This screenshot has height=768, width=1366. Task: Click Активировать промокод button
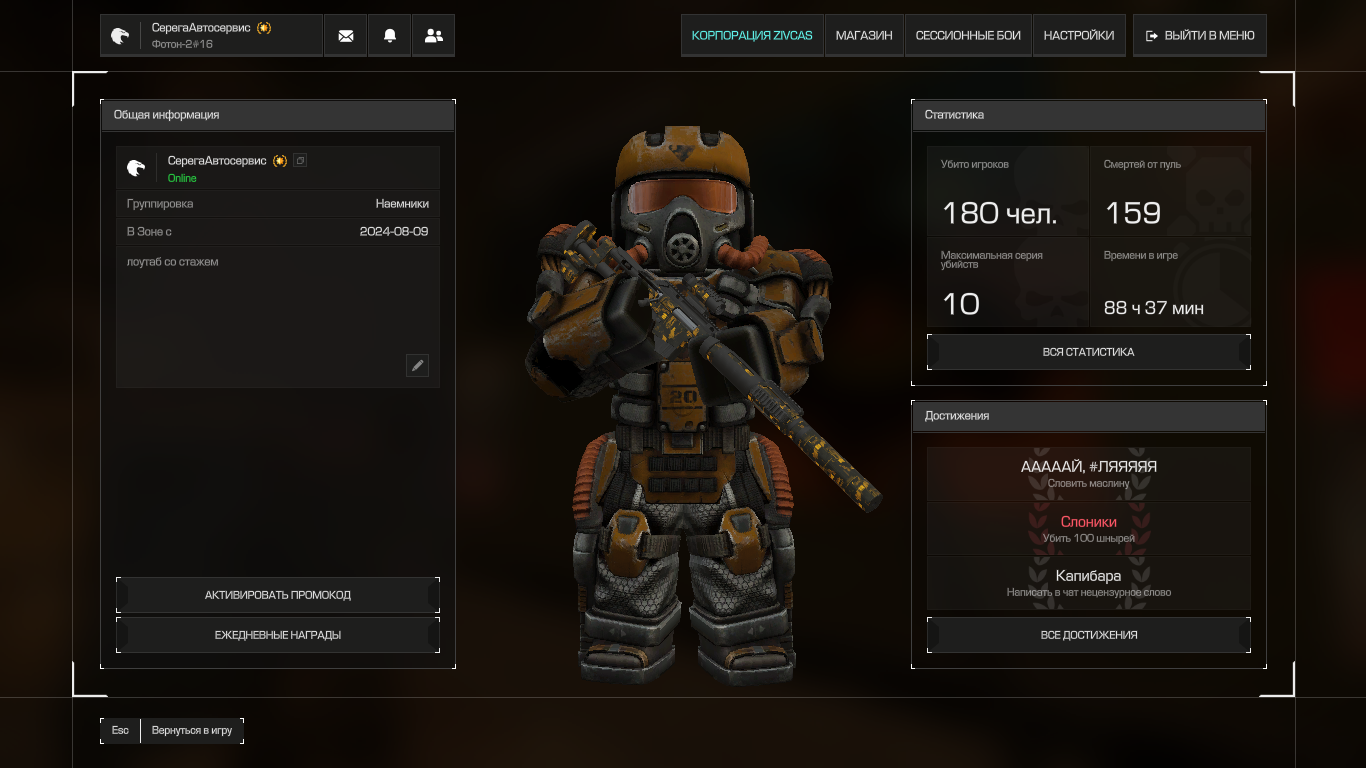(x=278, y=595)
